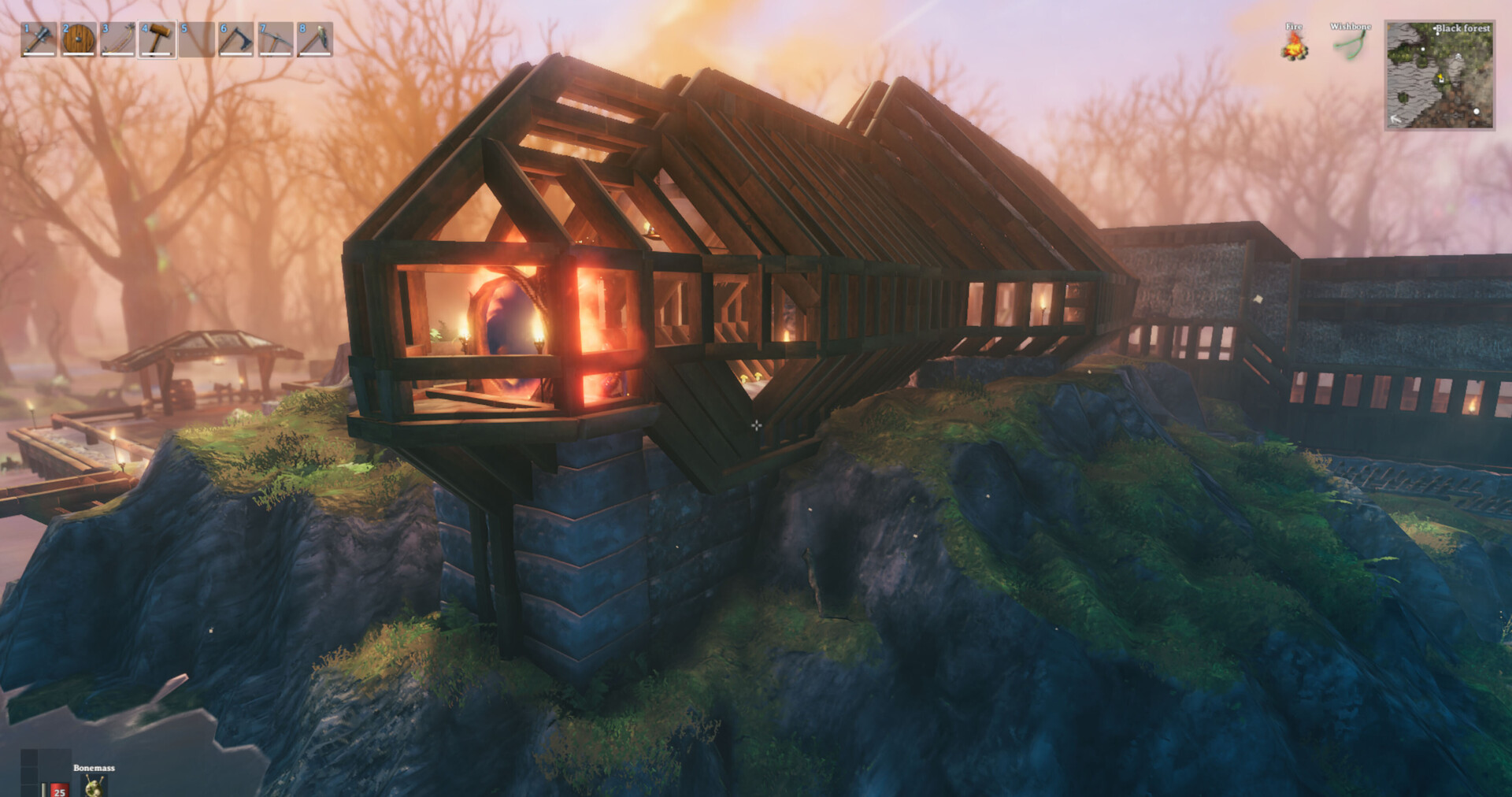Click the skull marker on the minimap
This screenshot has height=797, width=1512.
pyautogui.click(x=1458, y=56)
